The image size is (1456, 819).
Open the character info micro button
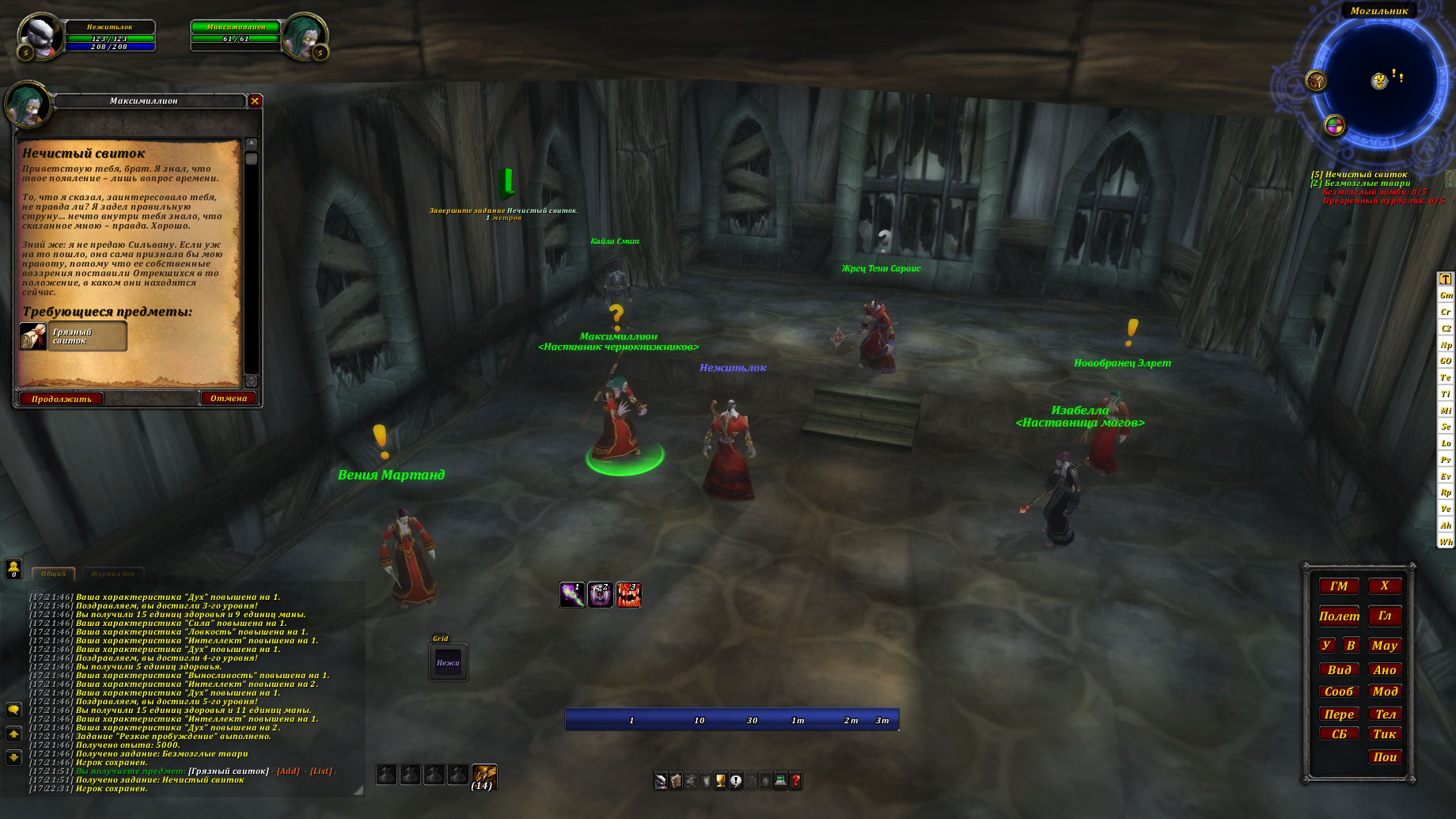coord(661,781)
